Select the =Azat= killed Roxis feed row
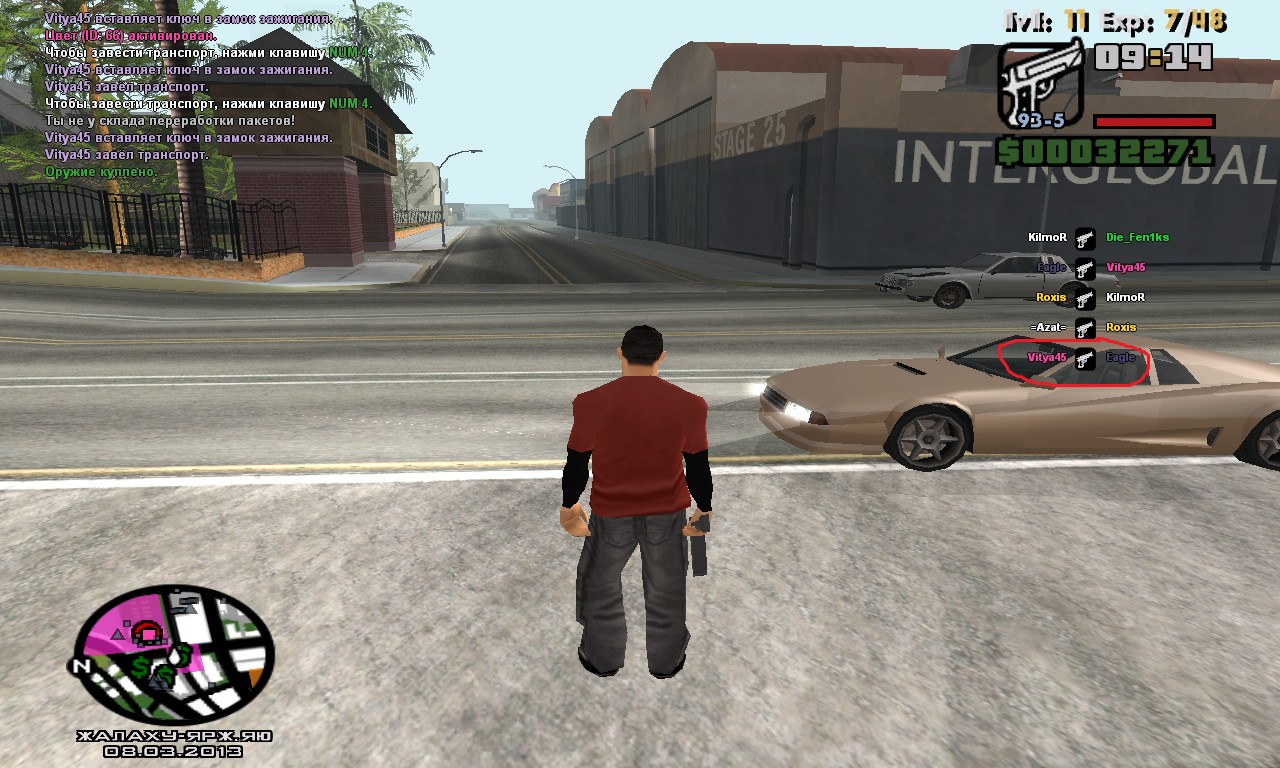Image resolution: width=1280 pixels, height=768 pixels. (1086, 328)
